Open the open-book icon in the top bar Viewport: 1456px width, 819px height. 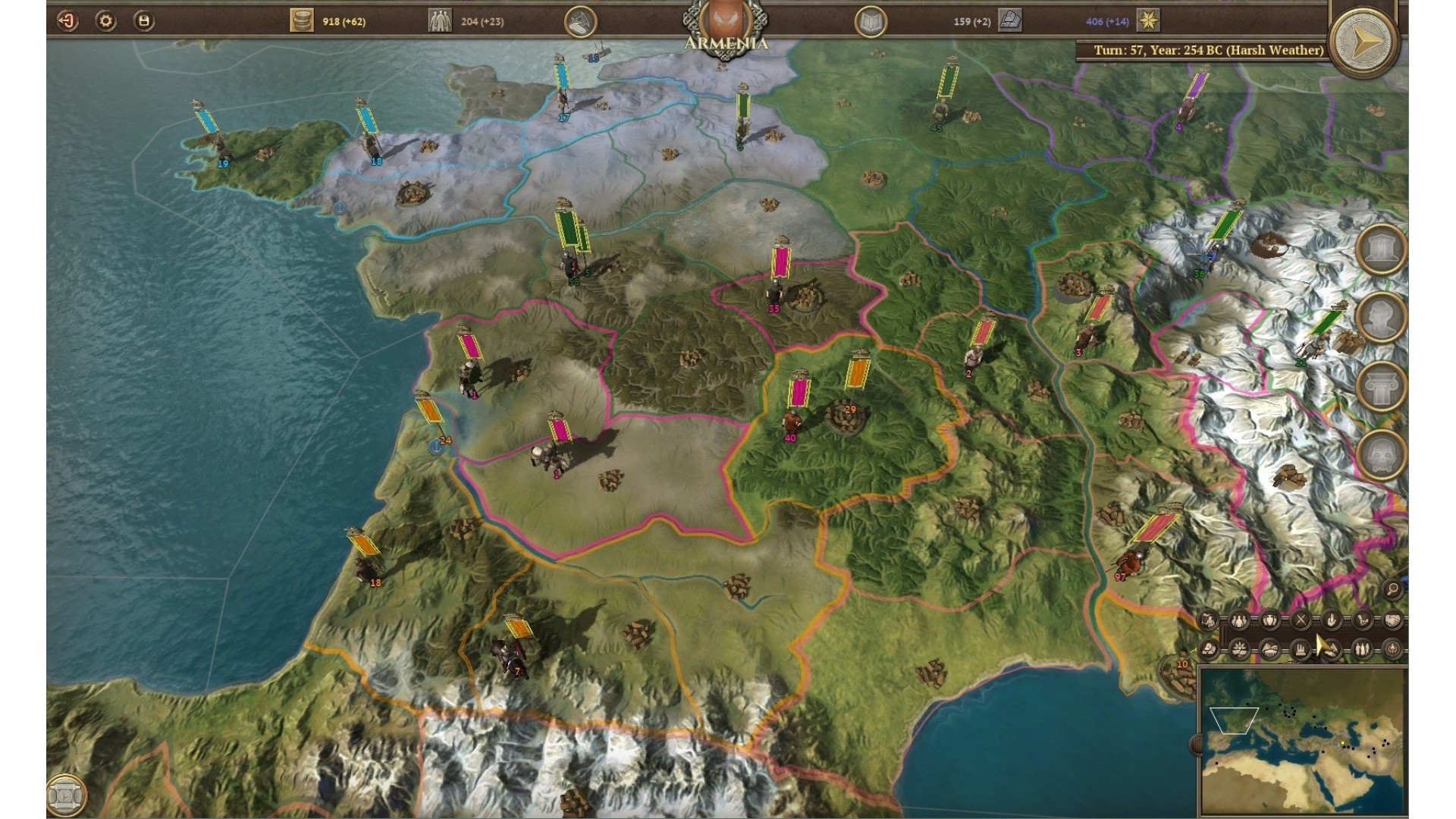coord(871,22)
